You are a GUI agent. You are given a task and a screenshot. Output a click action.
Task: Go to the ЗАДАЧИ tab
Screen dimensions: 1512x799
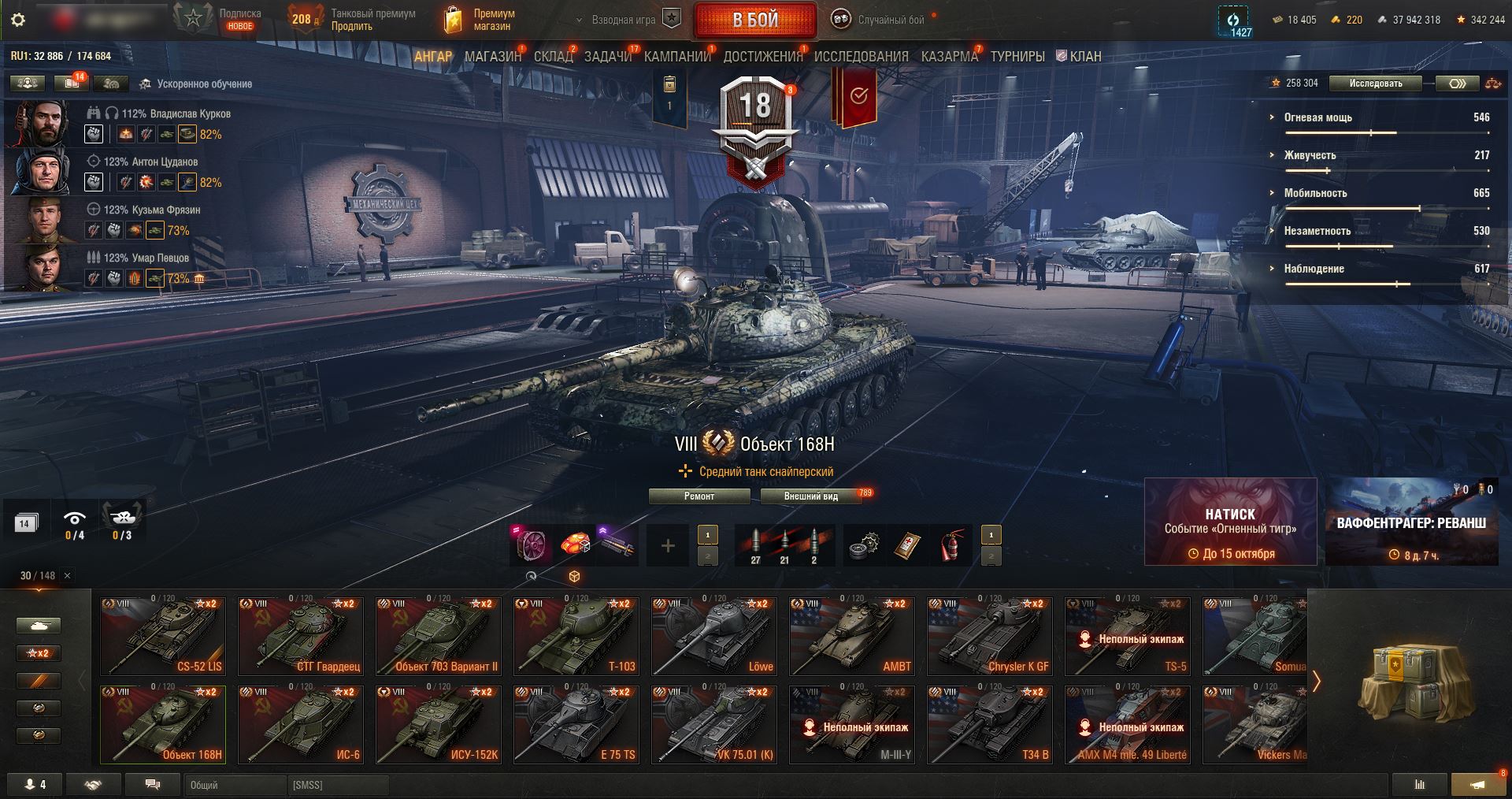pyautogui.click(x=607, y=57)
